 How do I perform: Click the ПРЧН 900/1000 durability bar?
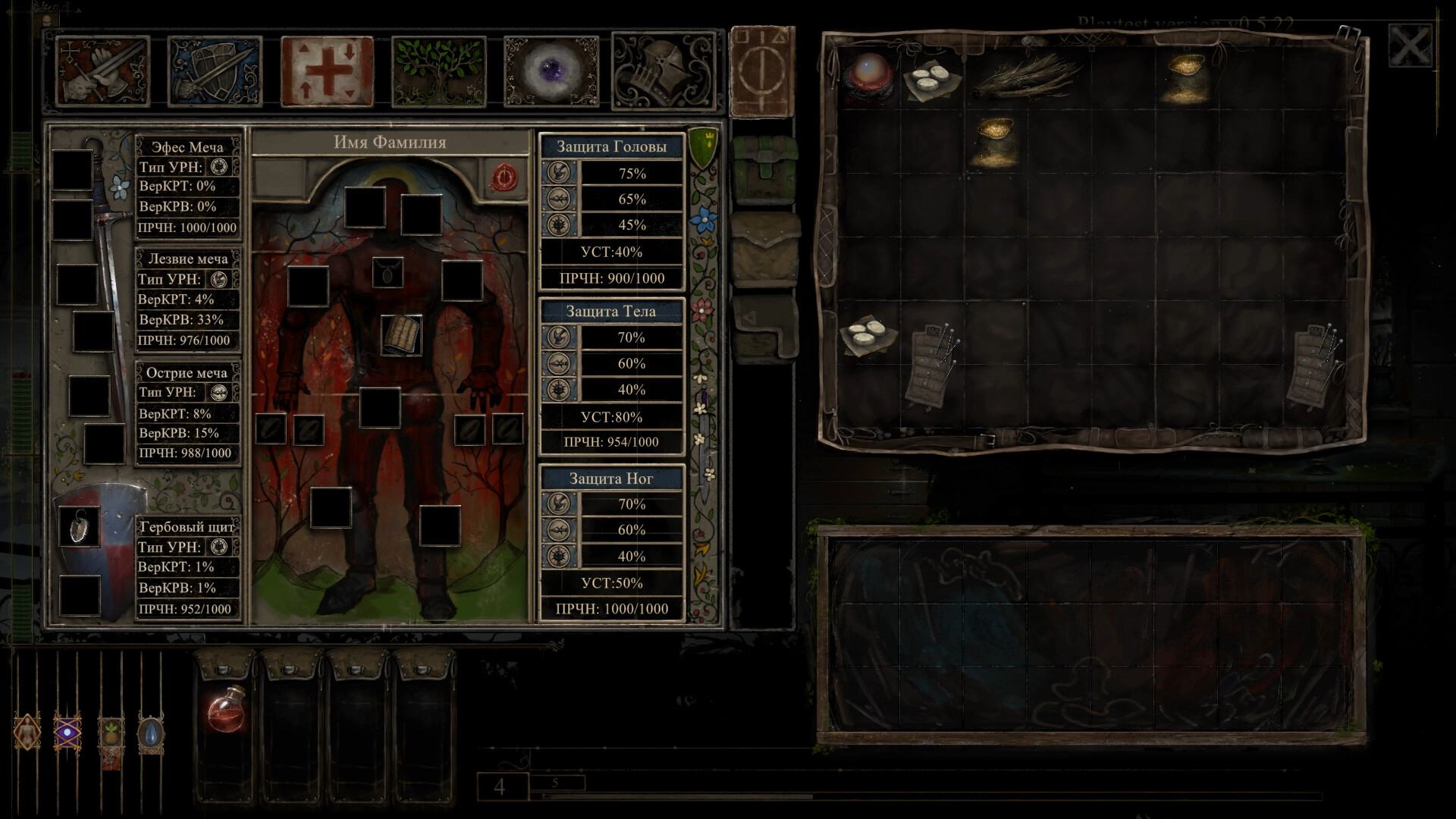pos(613,278)
